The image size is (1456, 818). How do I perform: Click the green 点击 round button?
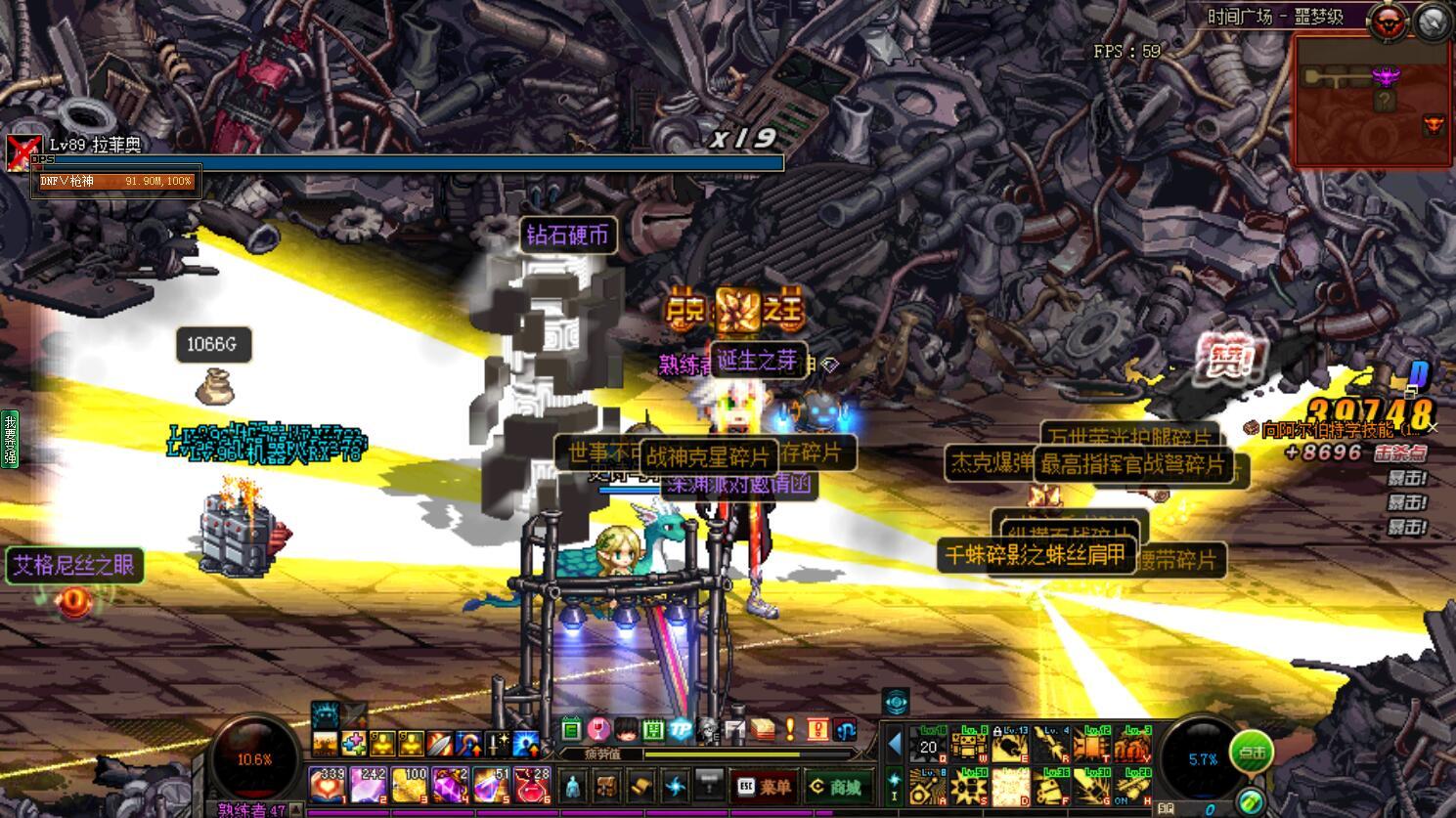1252,753
